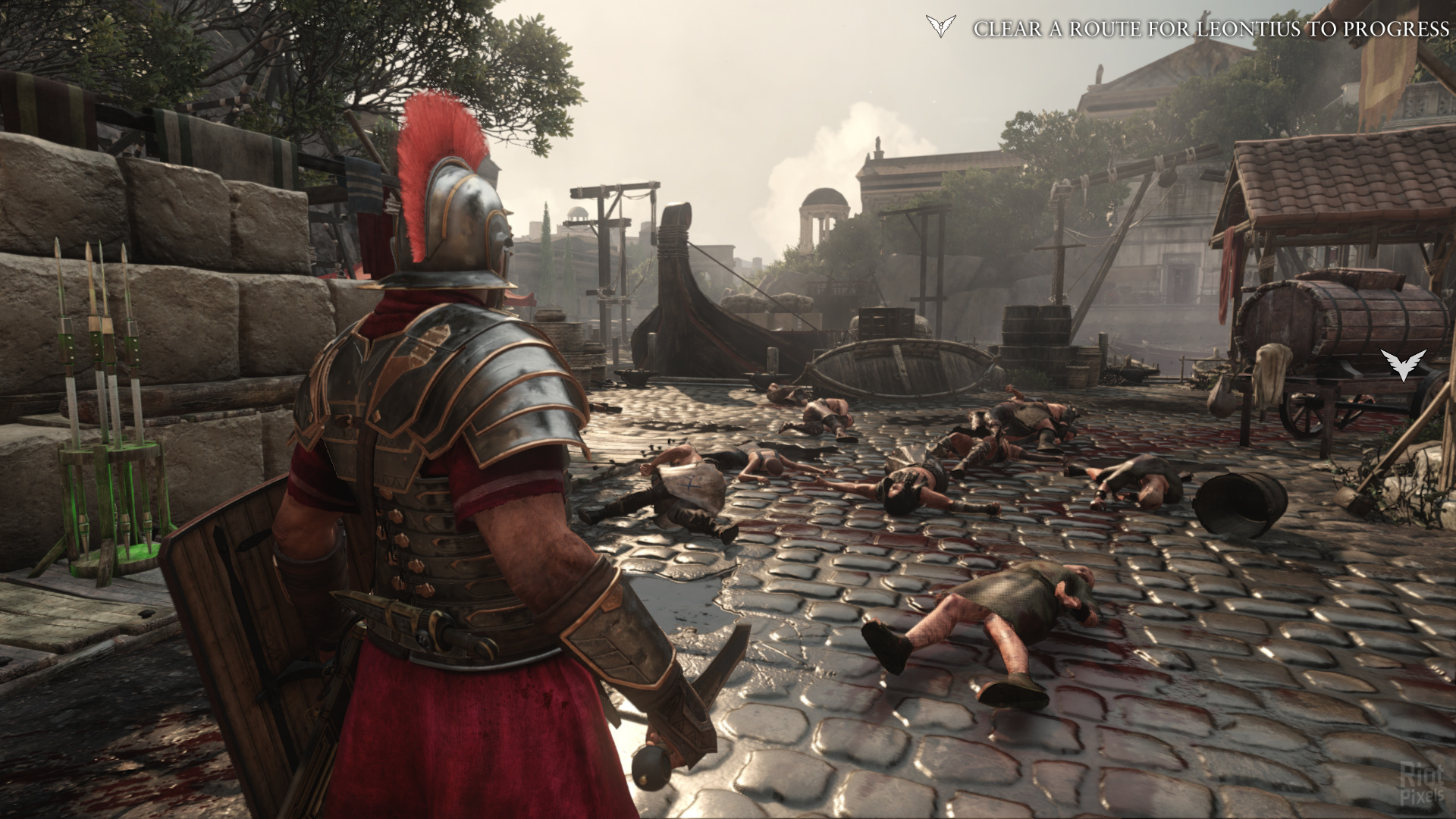This screenshot has width=1456, height=819.
Task: Click the objective text about Leontius
Action: tap(1211, 29)
